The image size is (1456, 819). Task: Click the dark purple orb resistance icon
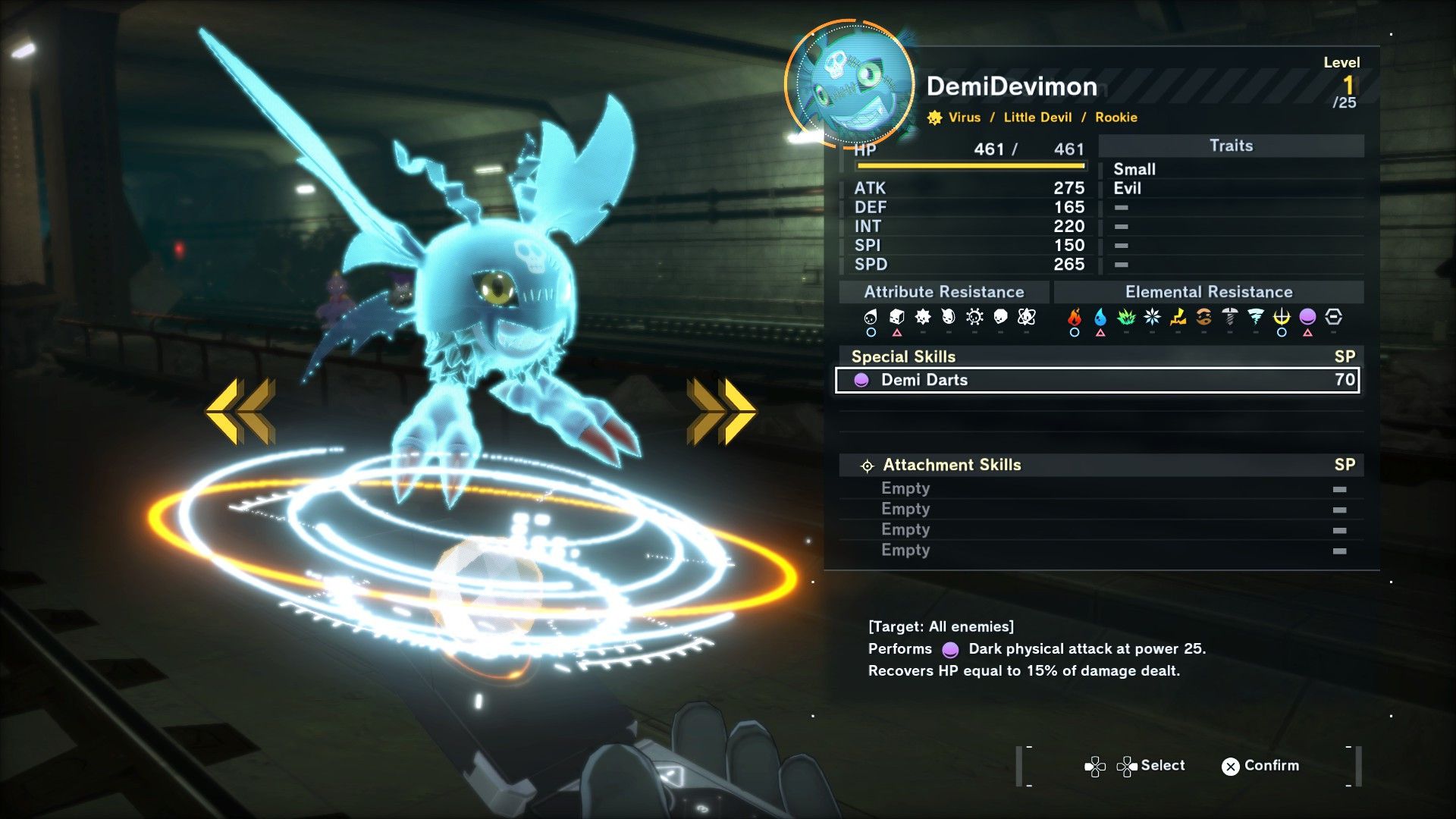1307,317
